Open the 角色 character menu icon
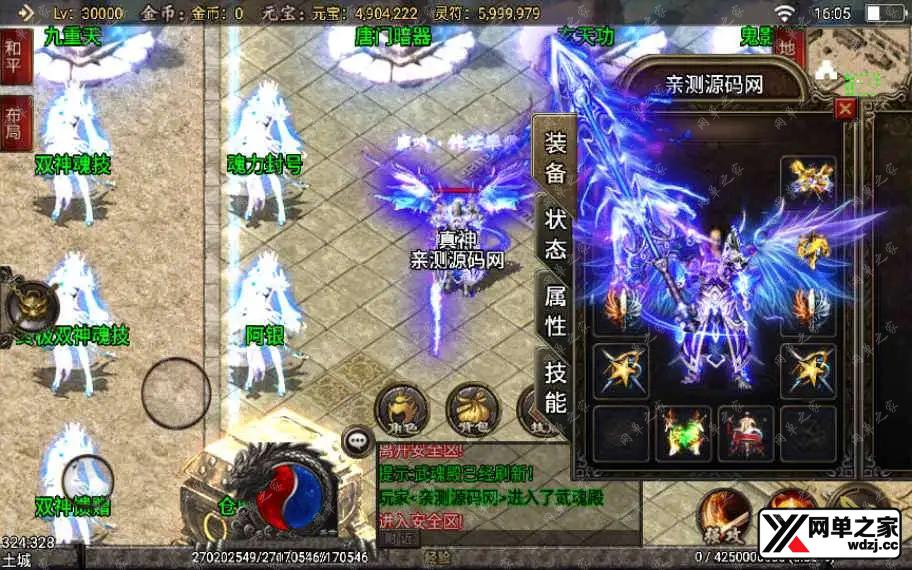The width and height of the screenshot is (912, 570). tap(400, 409)
